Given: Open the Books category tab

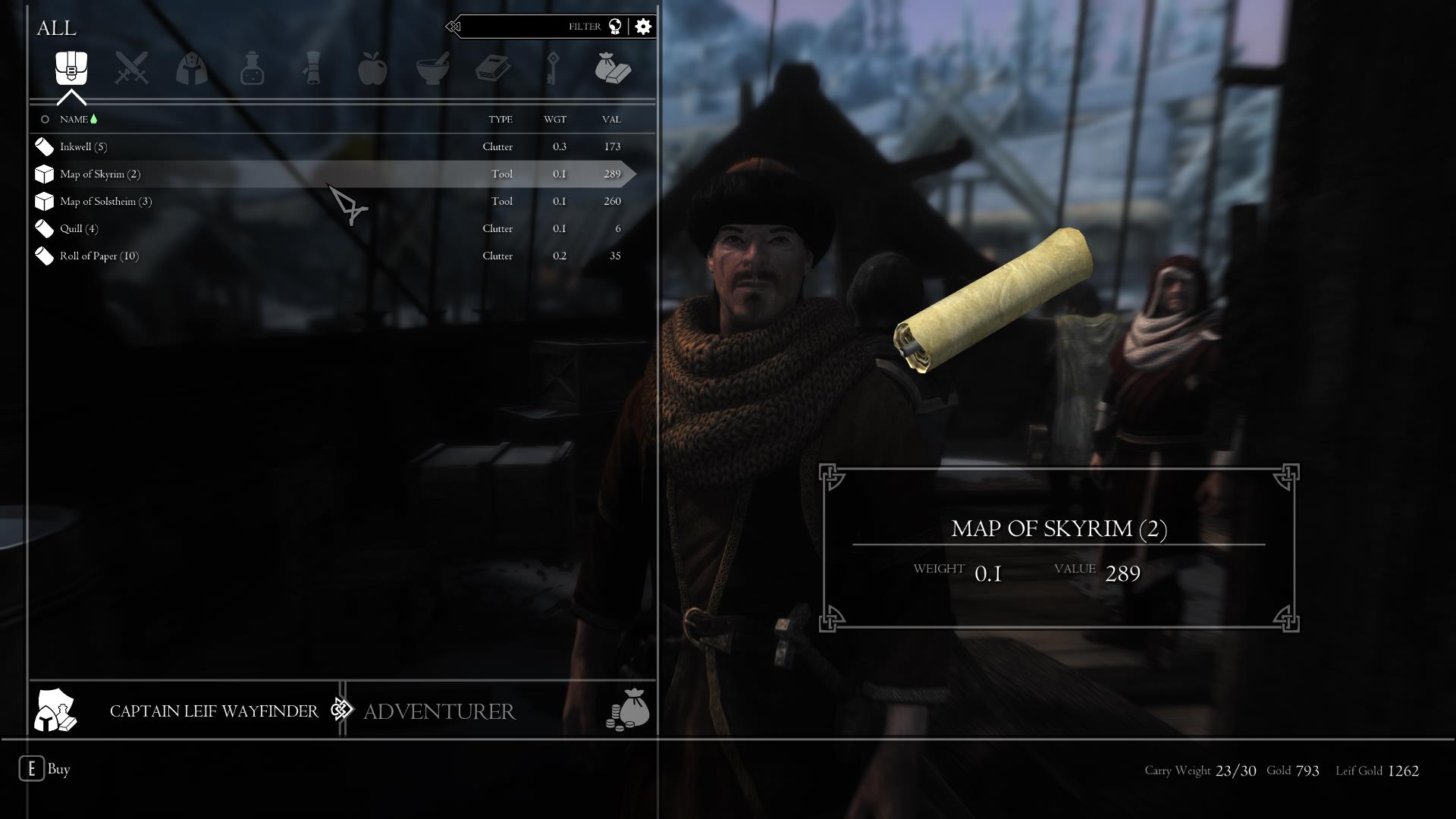Looking at the screenshot, I should point(493,69).
